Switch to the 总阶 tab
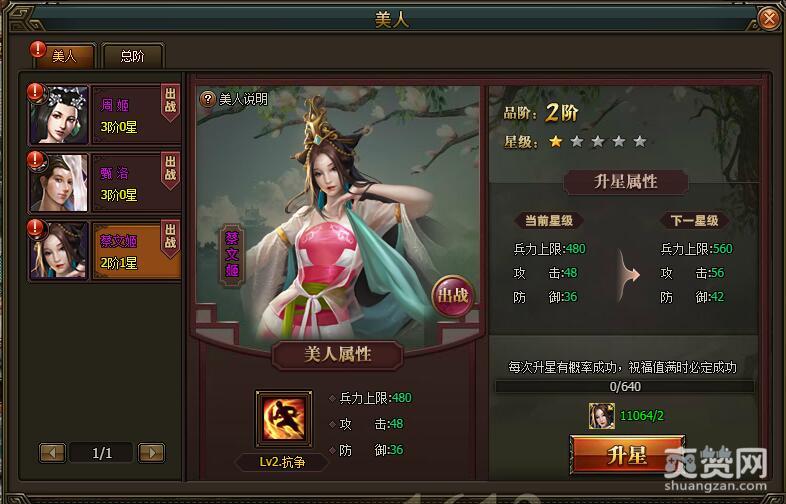 click(x=131, y=56)
